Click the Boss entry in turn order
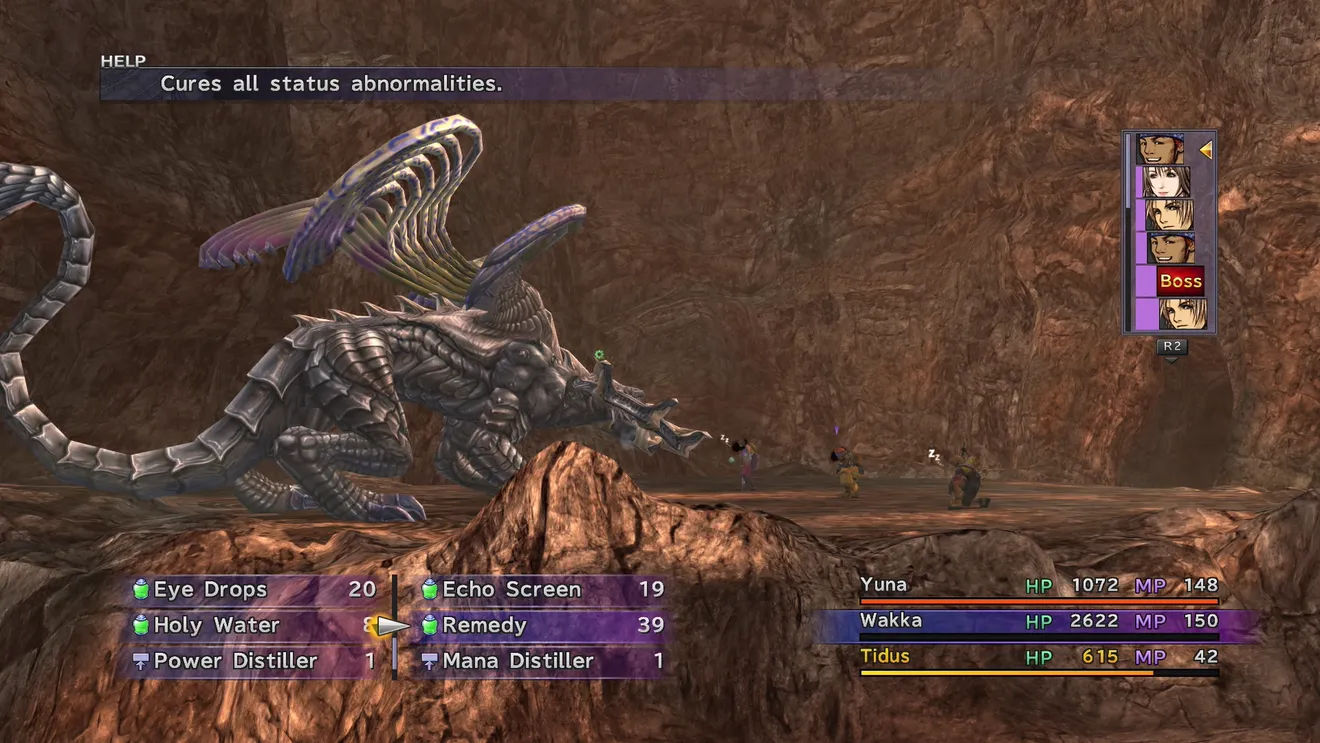 tap(1180, 281)
